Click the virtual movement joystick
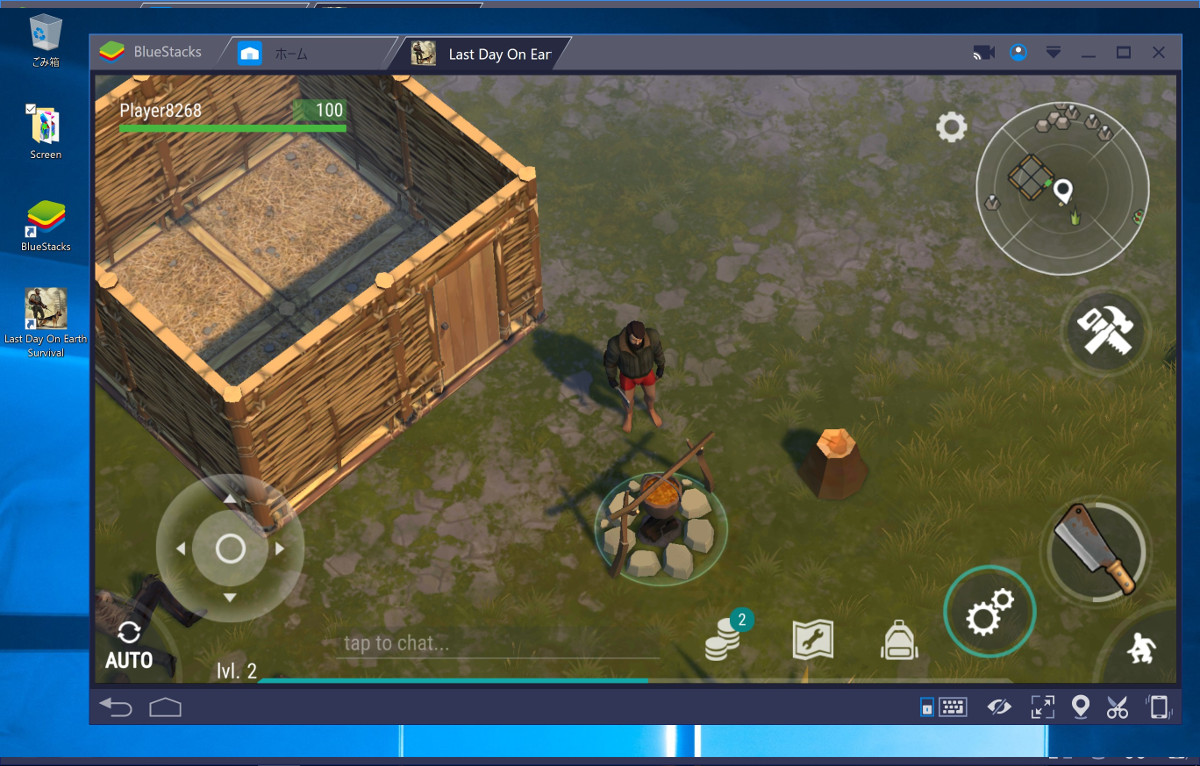 (x=230, y=548)
